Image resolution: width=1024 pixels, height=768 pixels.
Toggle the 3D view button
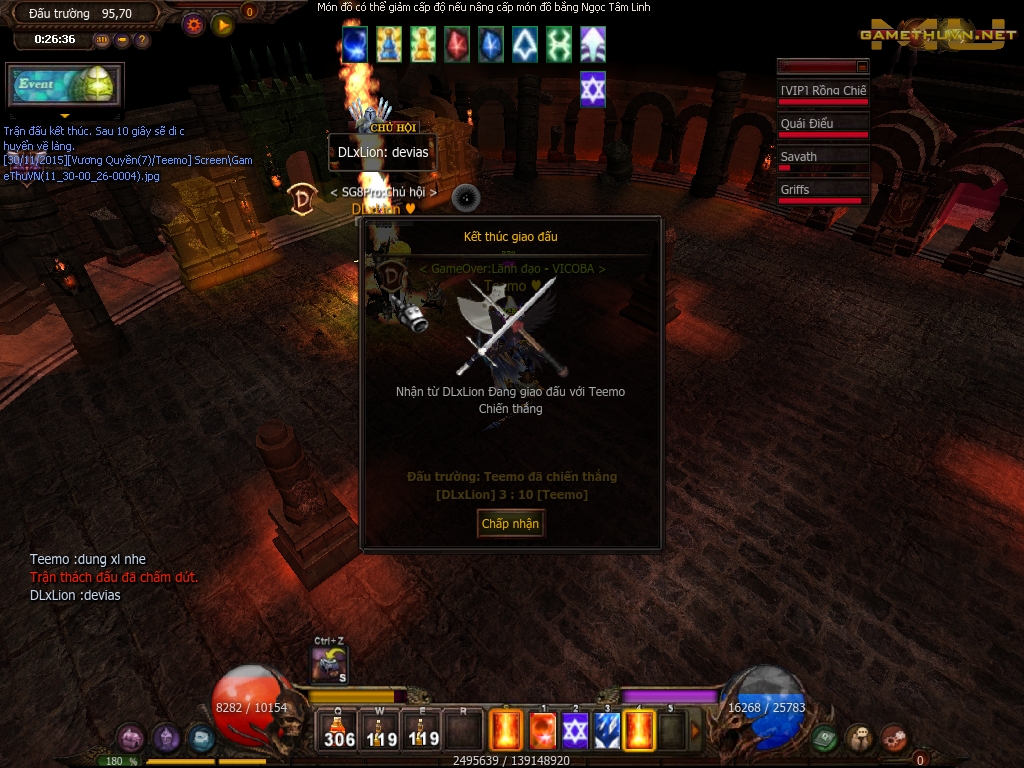(102, 40)
